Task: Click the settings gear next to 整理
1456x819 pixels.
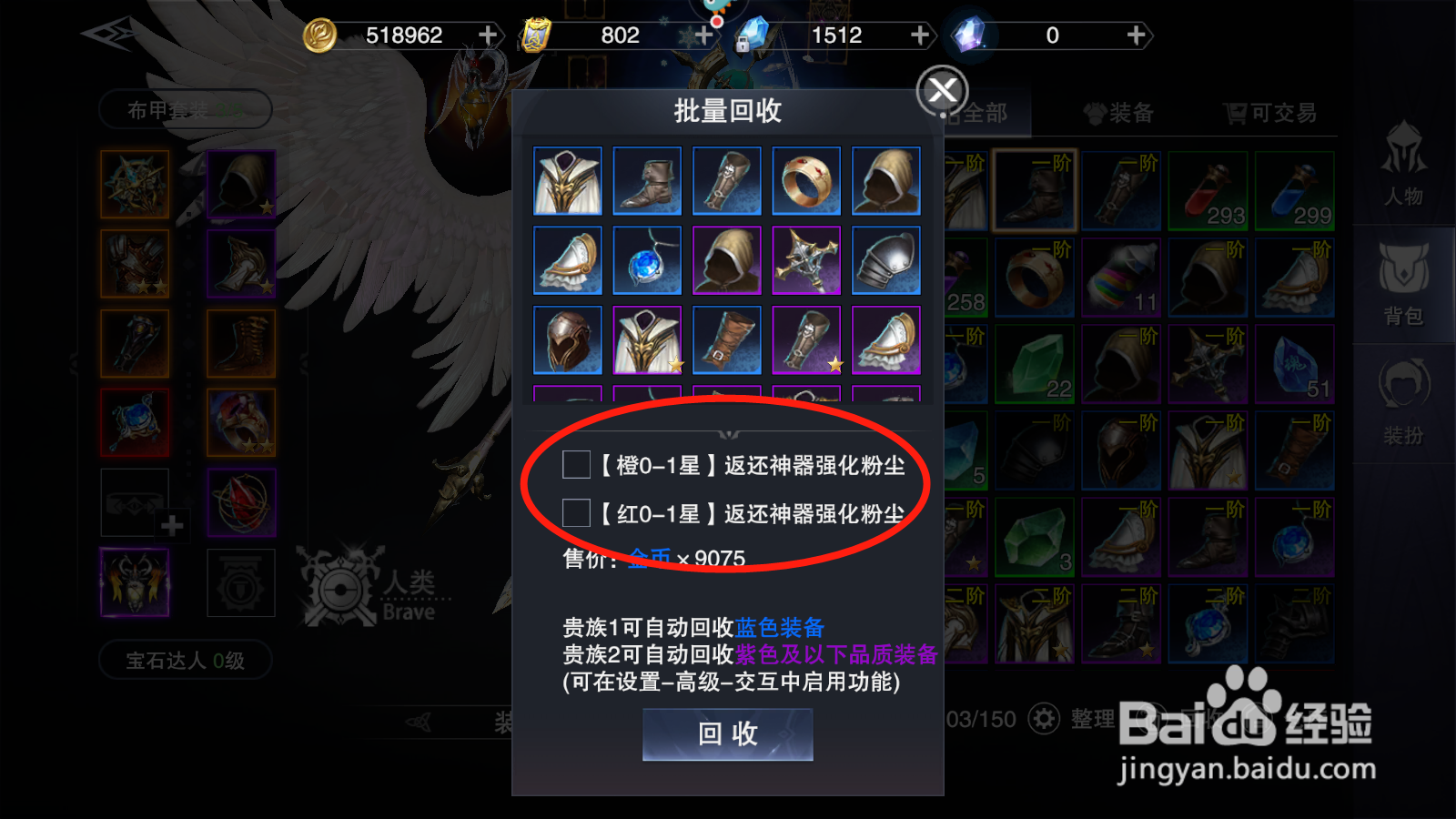Action: (x=1044, y=719)
